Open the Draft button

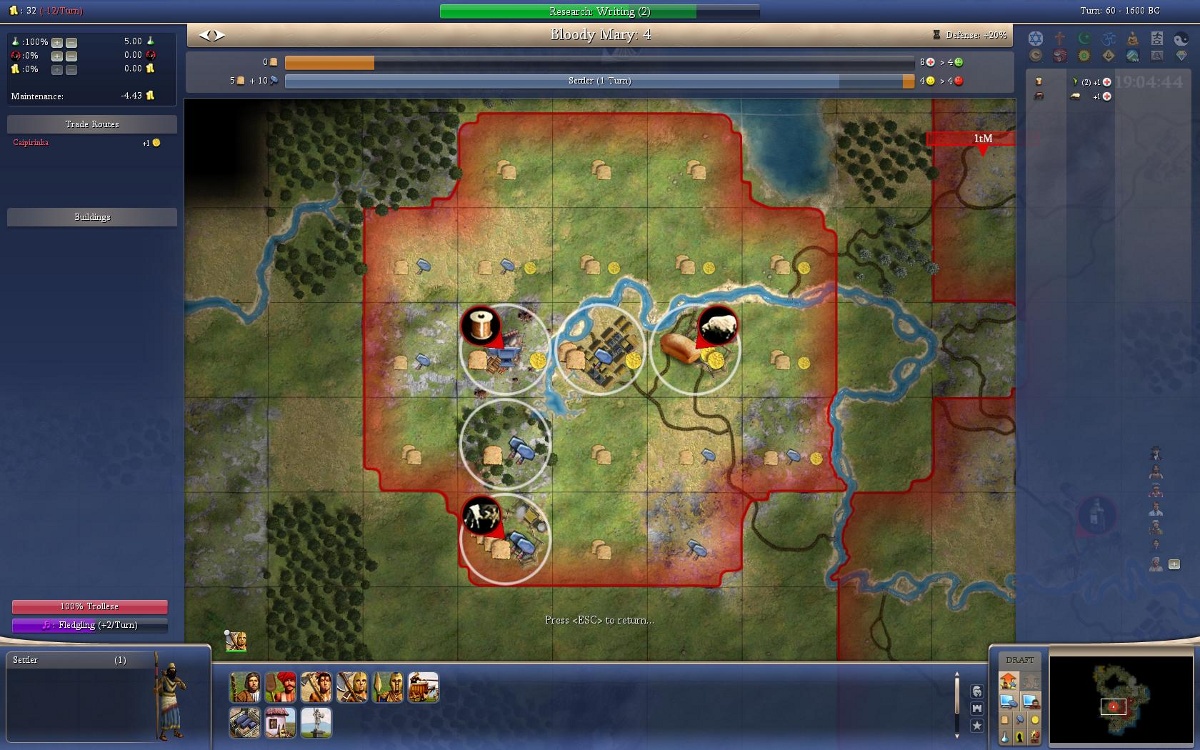coord(1020,660)
